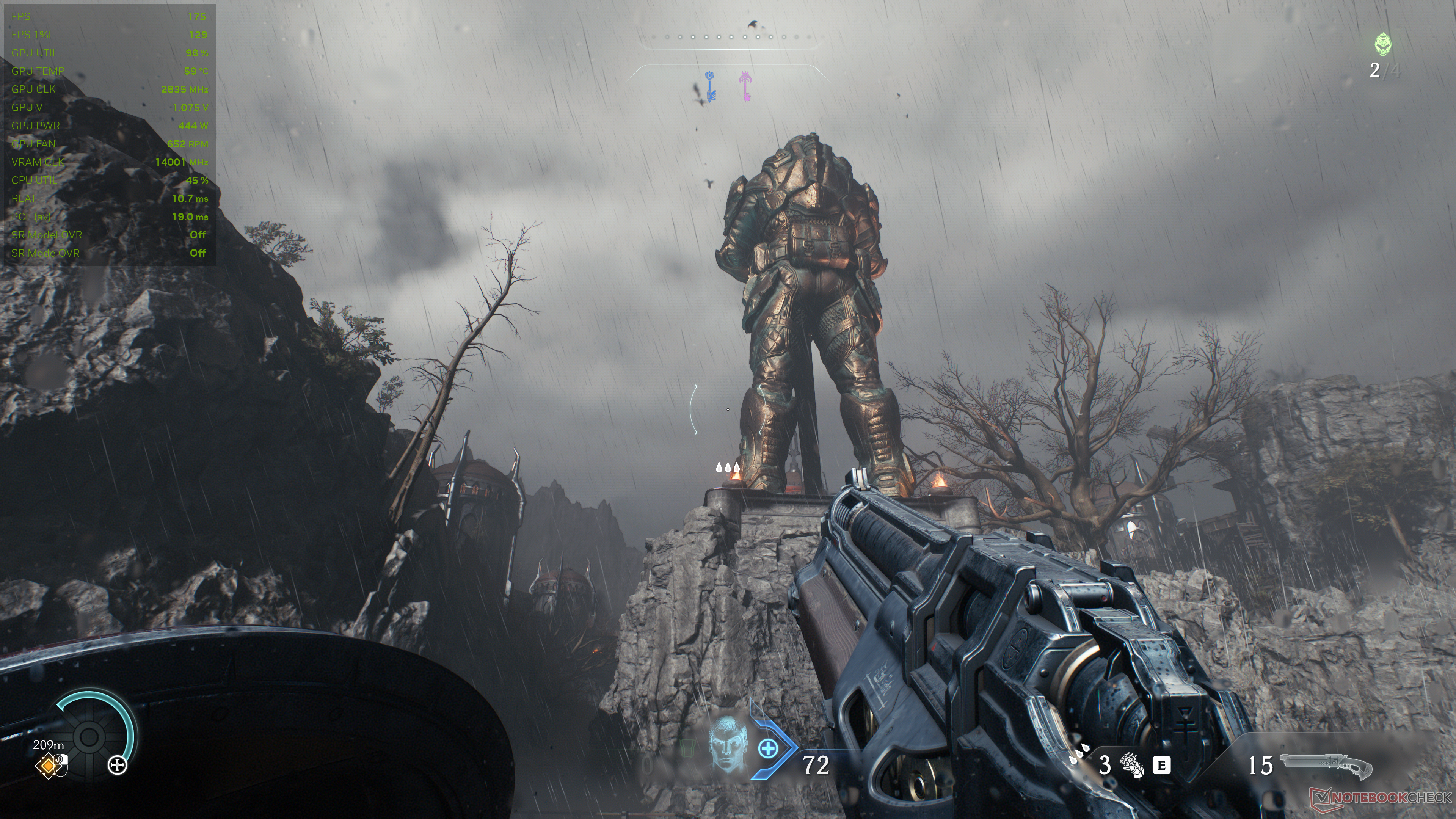1456x819 pixels.
Task: Click the orange diamond objective marker
Action: click(49, 766)
